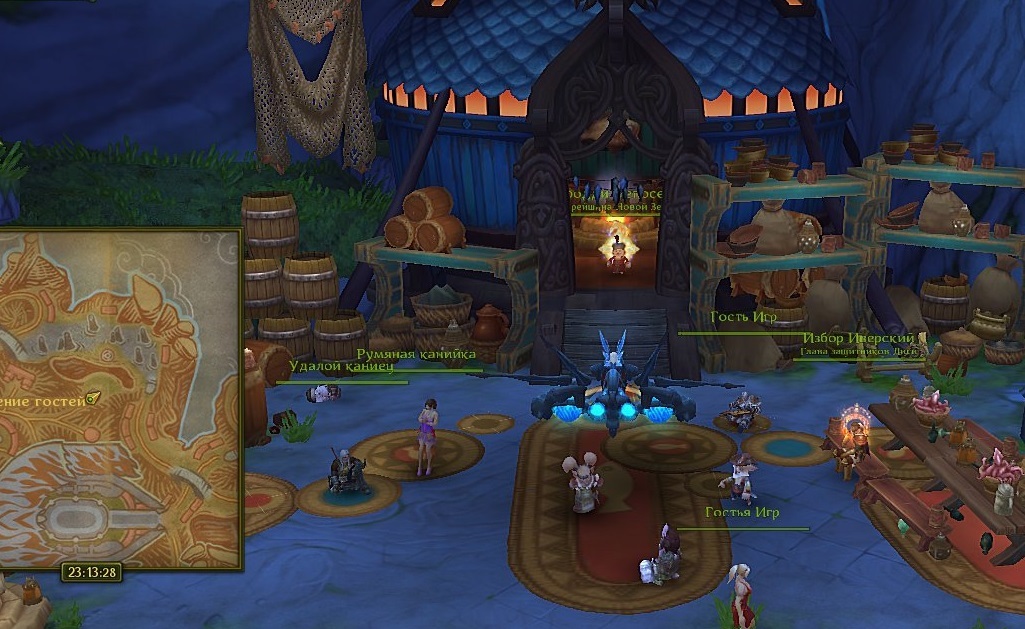
Task: Select the yellow player marker on the map
Action: tap(92, 398)
